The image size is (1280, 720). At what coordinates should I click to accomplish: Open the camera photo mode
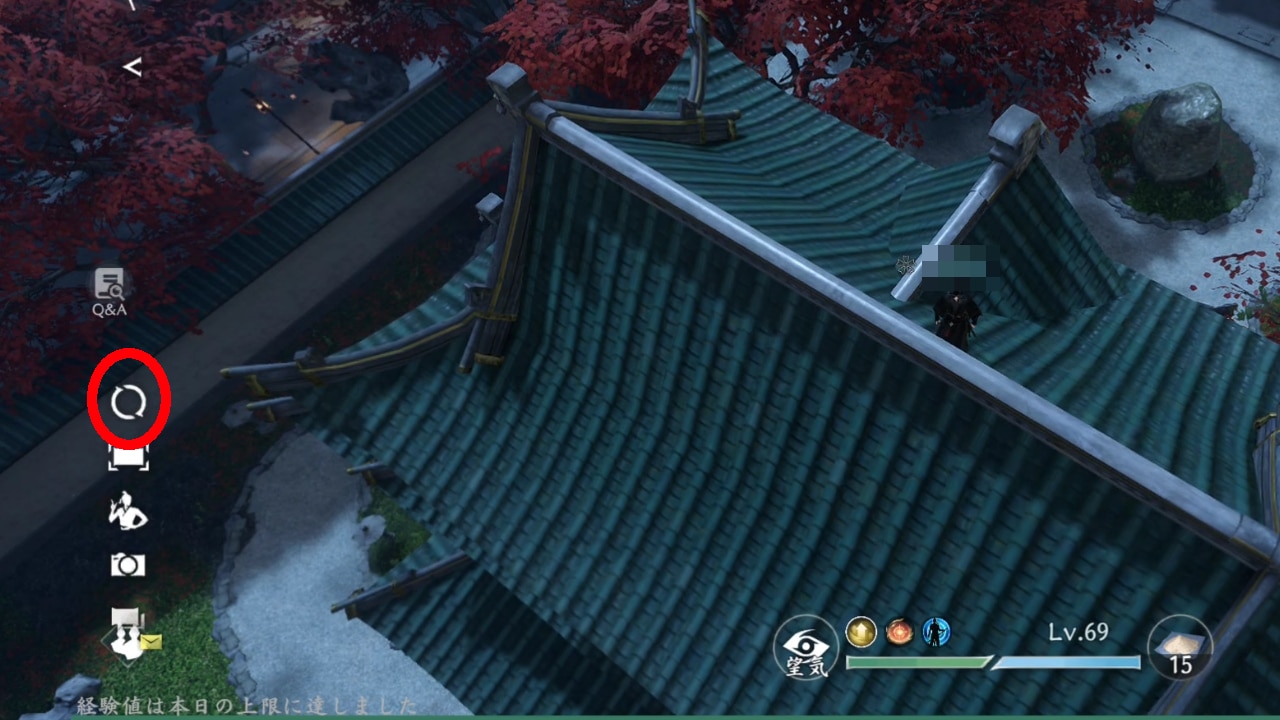coord(128,566)
